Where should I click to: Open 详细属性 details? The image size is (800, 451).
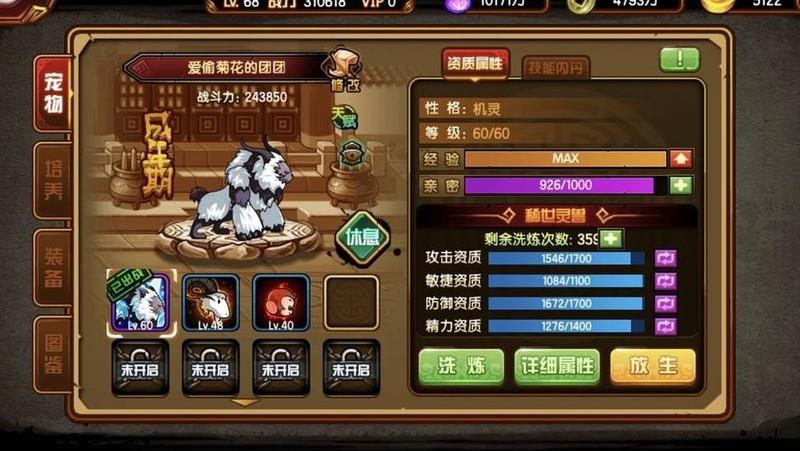pyautogui.click(x=557, y=365)
